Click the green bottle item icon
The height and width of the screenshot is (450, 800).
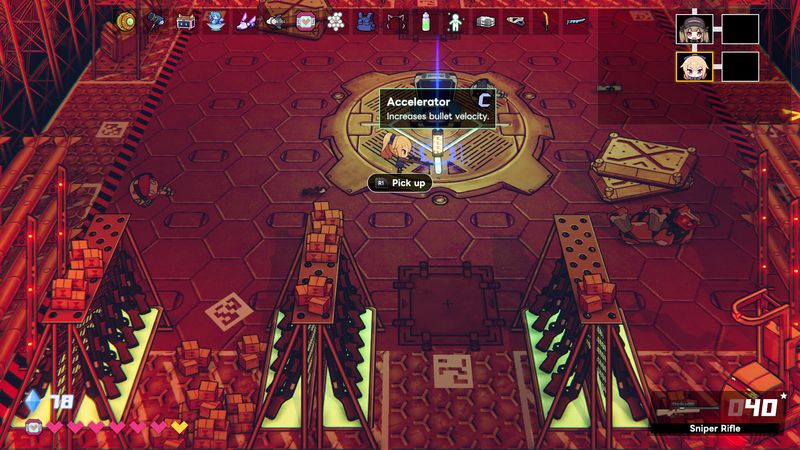425,20
